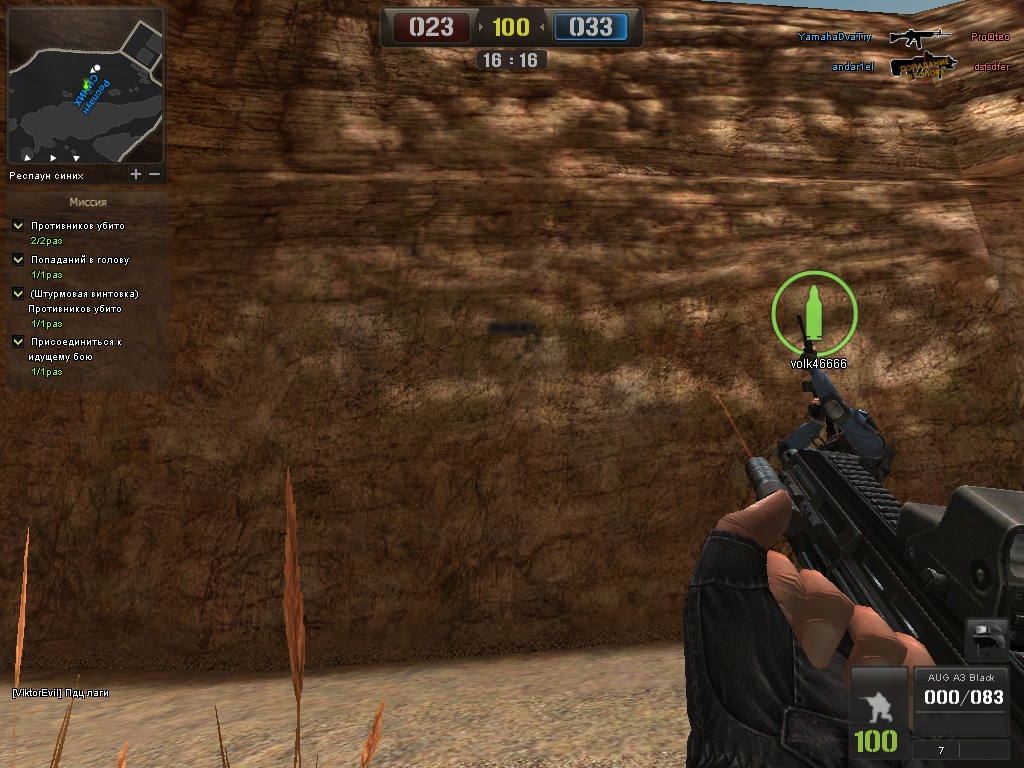Click the green bullet marker above volk46666

(814, 312)
